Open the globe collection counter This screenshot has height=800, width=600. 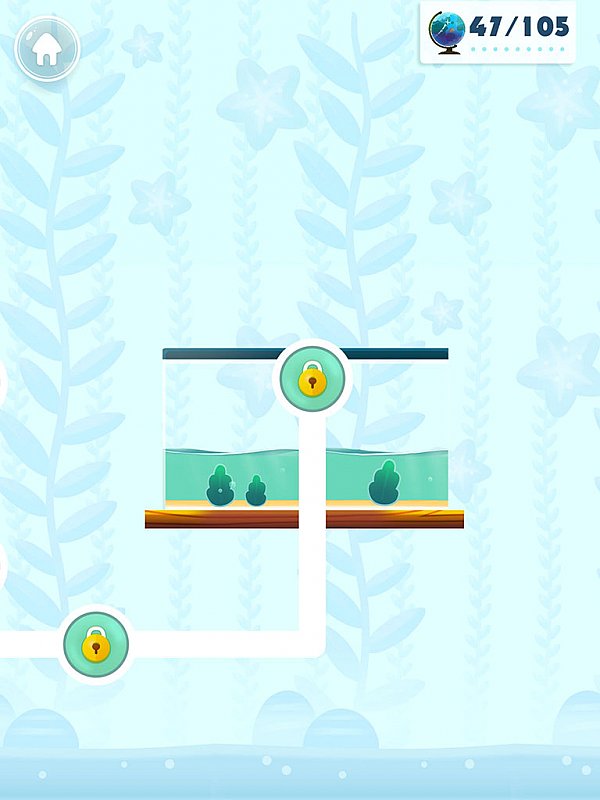point(498,32)
